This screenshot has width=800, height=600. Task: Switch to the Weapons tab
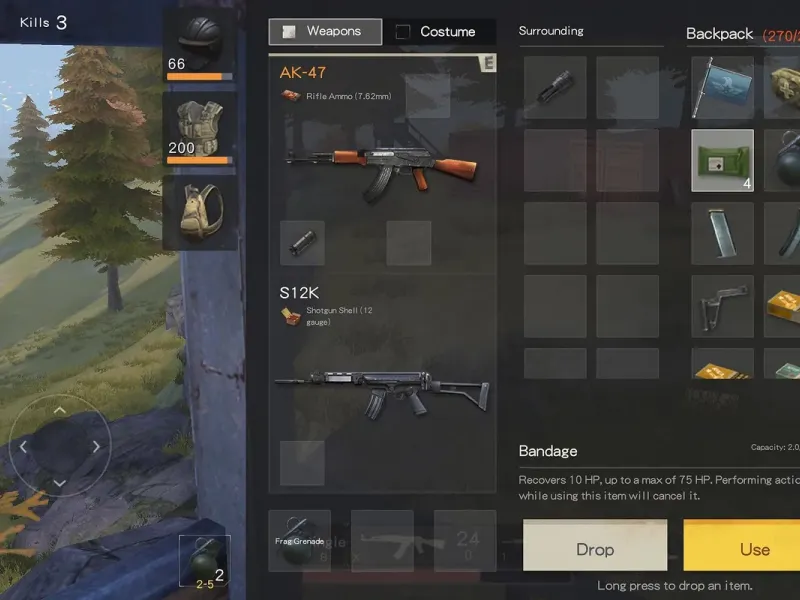[x=325, y=32]
